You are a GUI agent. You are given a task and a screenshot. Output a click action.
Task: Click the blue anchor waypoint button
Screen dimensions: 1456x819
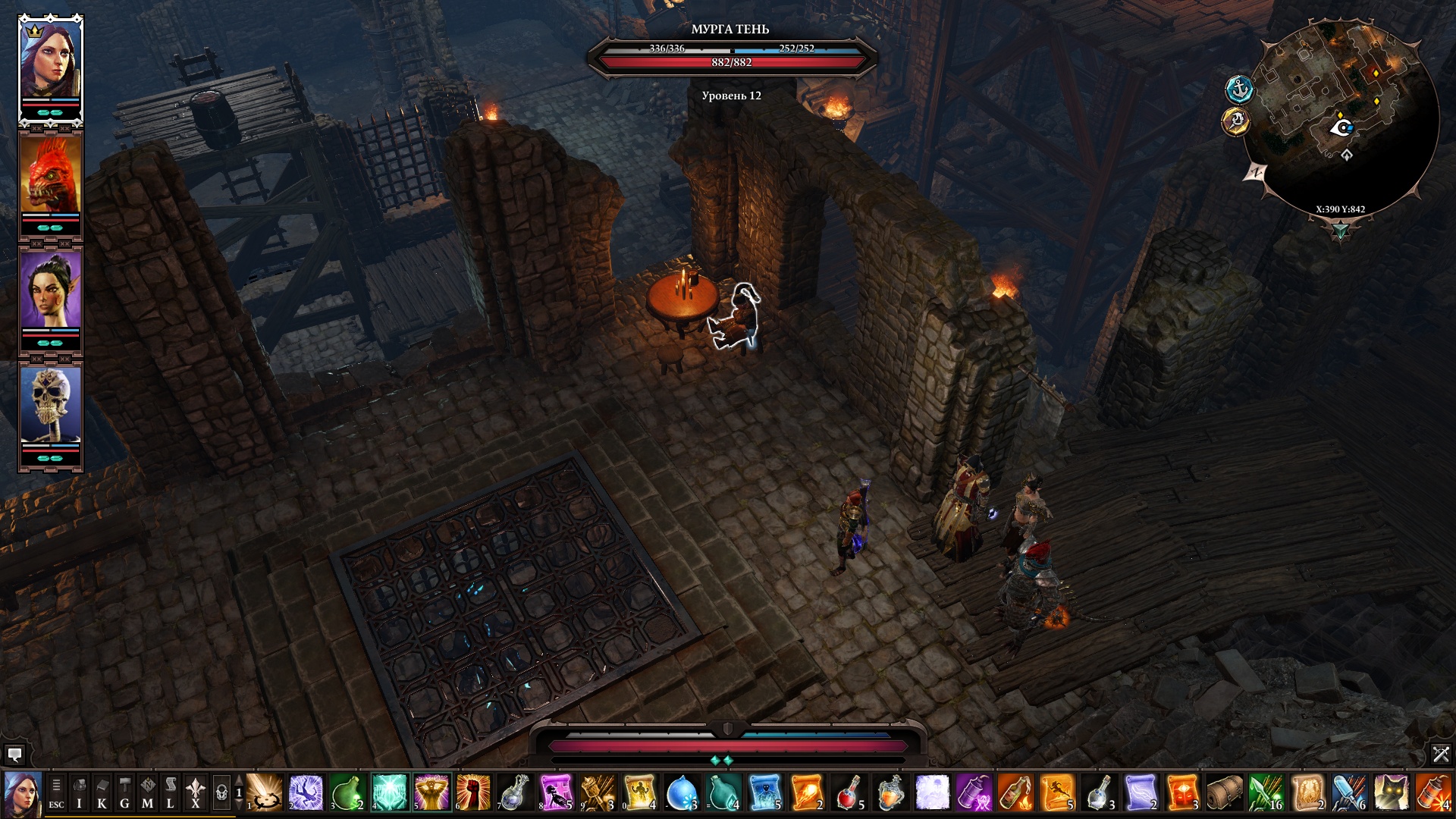(1239, 89)
